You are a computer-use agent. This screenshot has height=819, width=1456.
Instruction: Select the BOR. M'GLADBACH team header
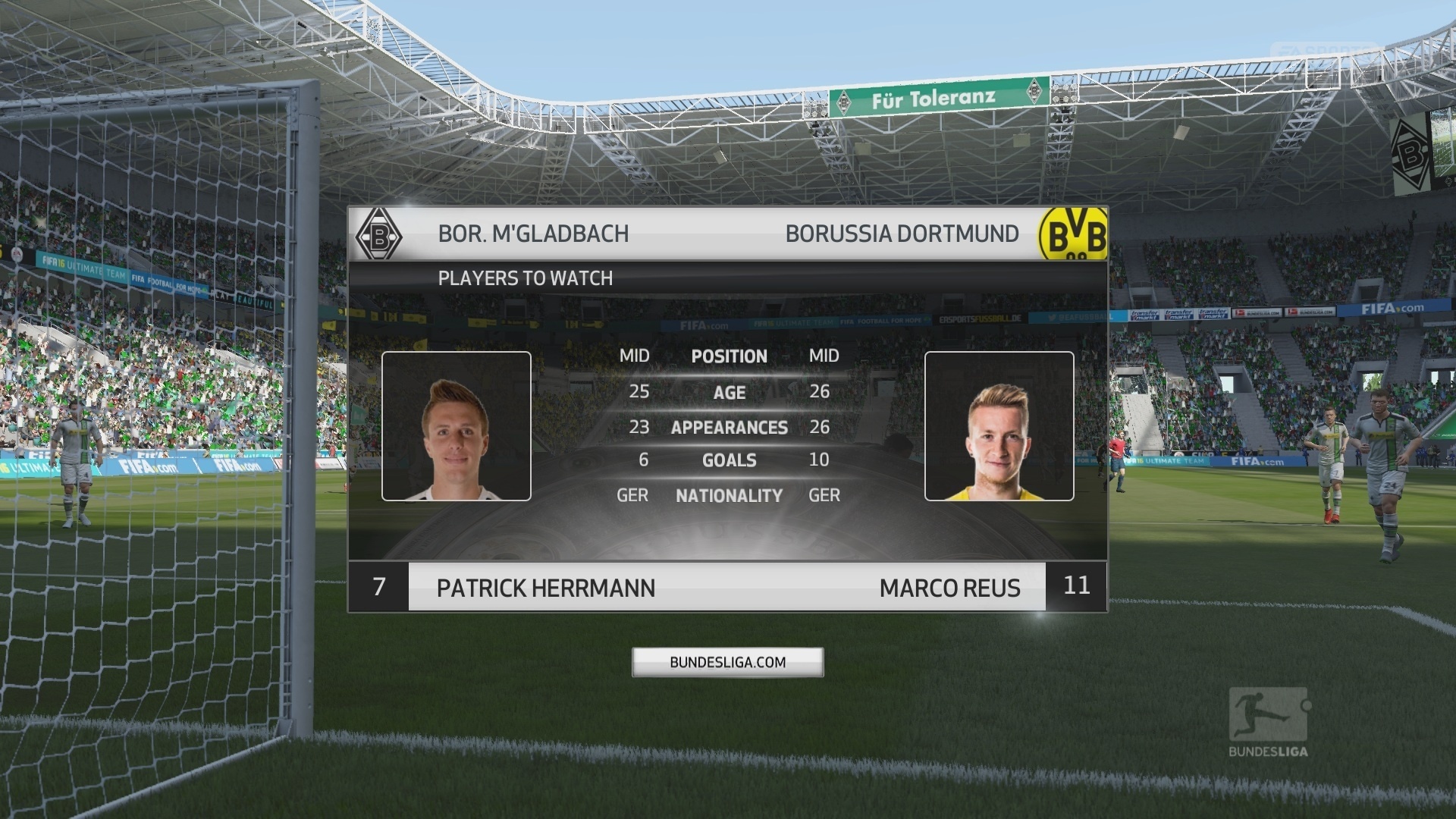click(x=533, y=234)
